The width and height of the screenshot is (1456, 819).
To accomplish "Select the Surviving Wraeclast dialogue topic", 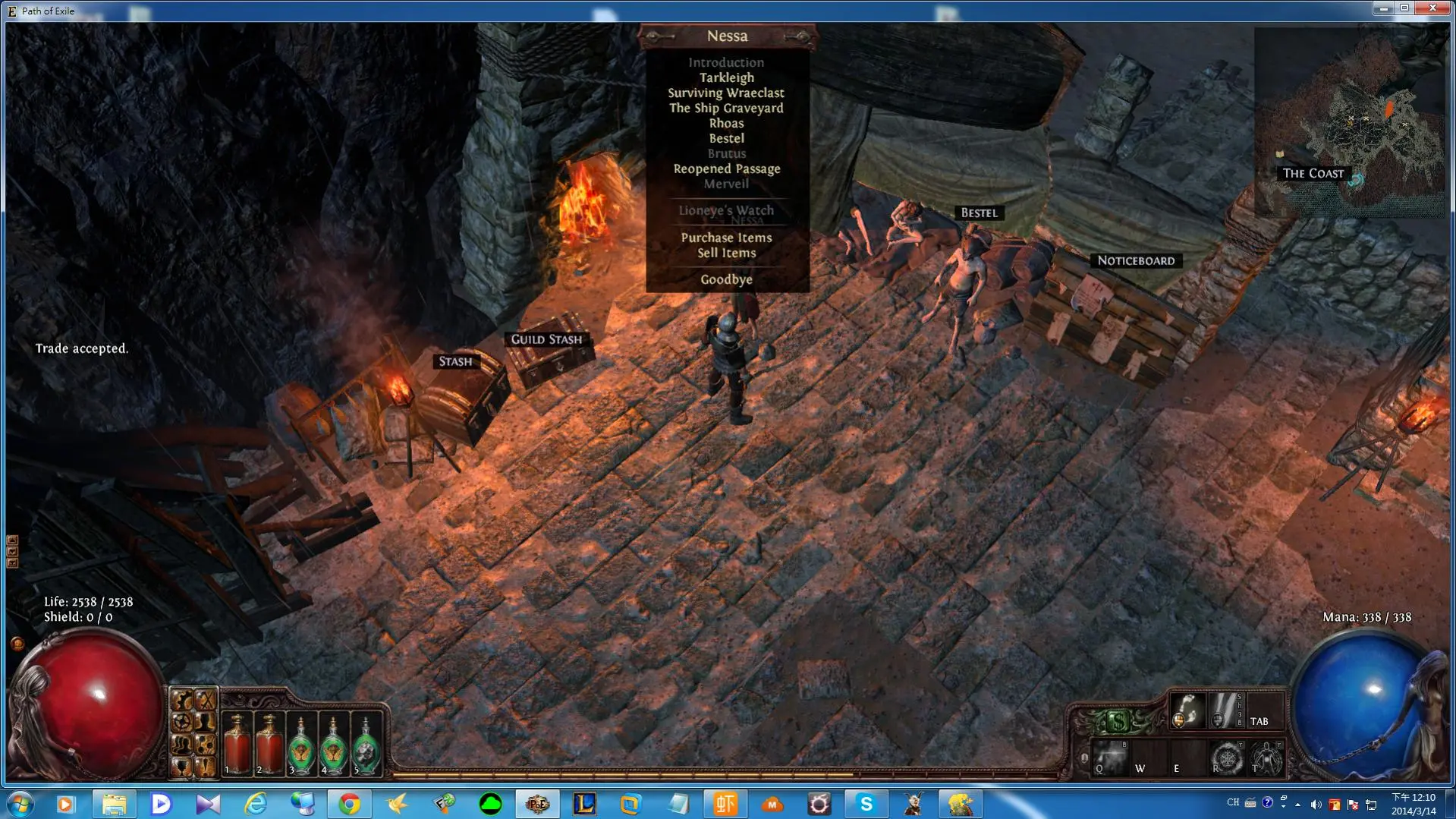I will pos(726,93).
